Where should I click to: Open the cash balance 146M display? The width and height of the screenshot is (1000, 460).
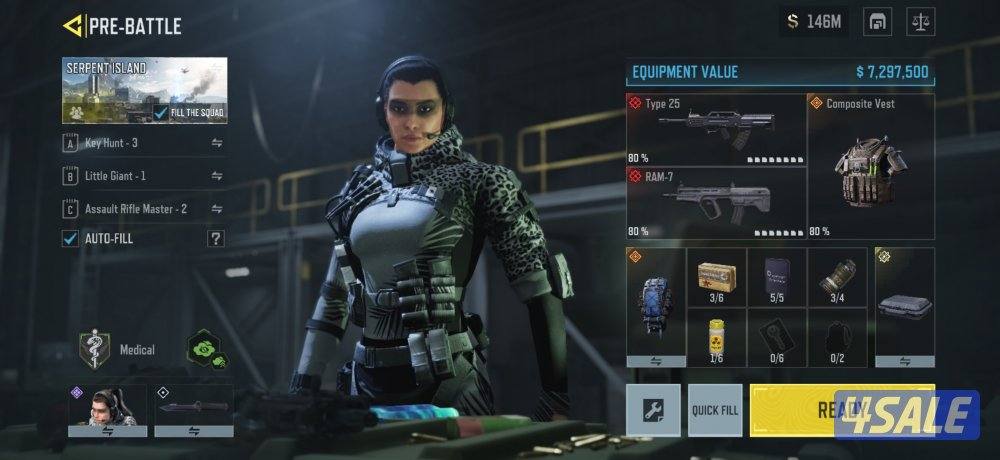tap(814, 22)
